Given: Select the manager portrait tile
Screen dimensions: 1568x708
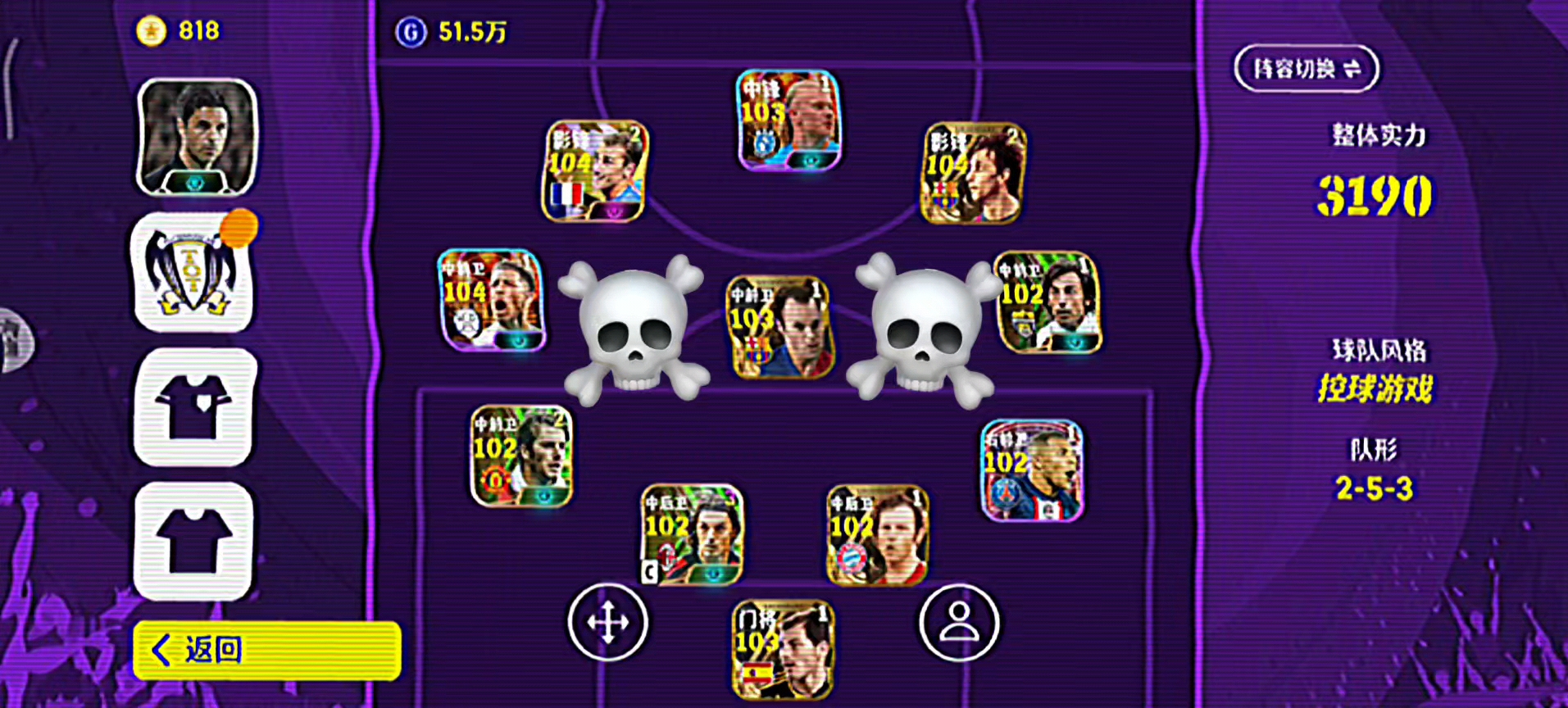Looking at the screenshot, I should pyautogui.click(x=197, y=137).
